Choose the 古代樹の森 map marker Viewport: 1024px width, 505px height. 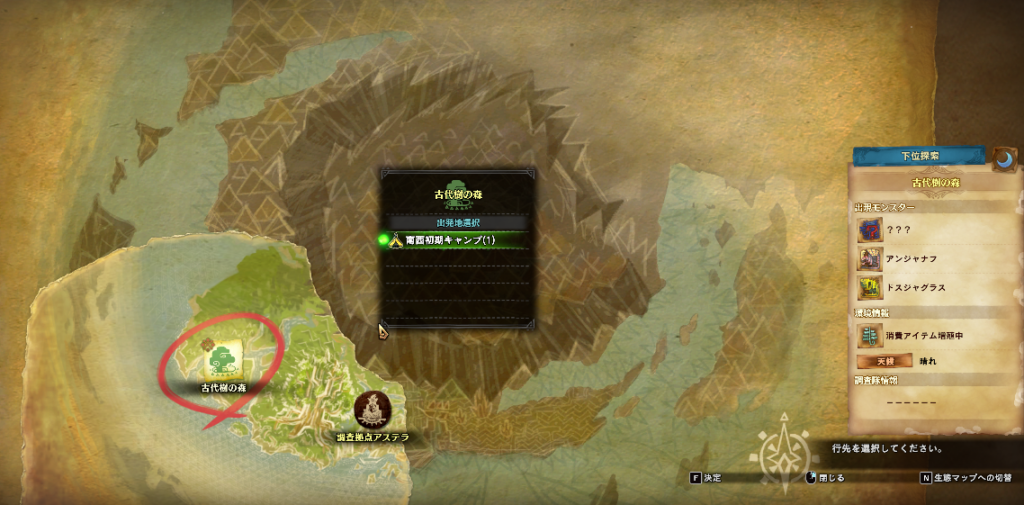(x=225, y=357)
